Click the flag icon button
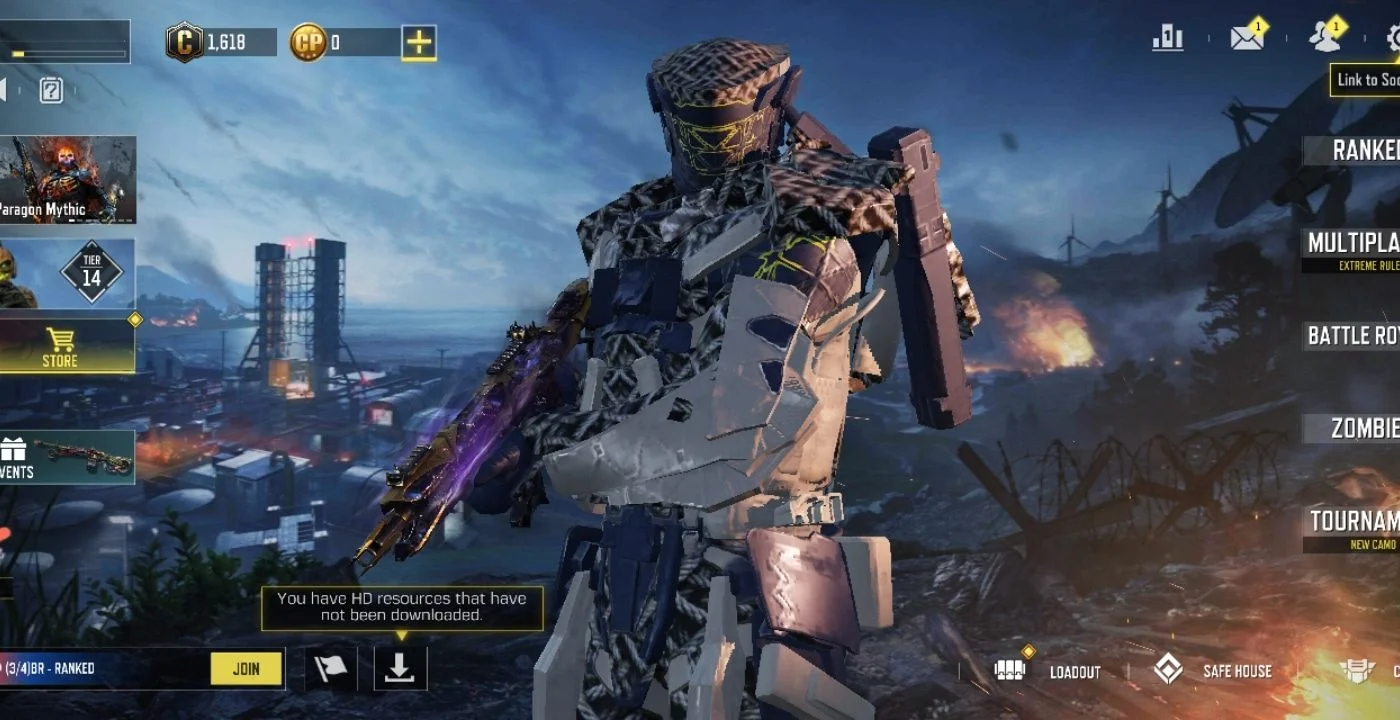Screen dimensions: 1400x720 [x=330, y=669]
